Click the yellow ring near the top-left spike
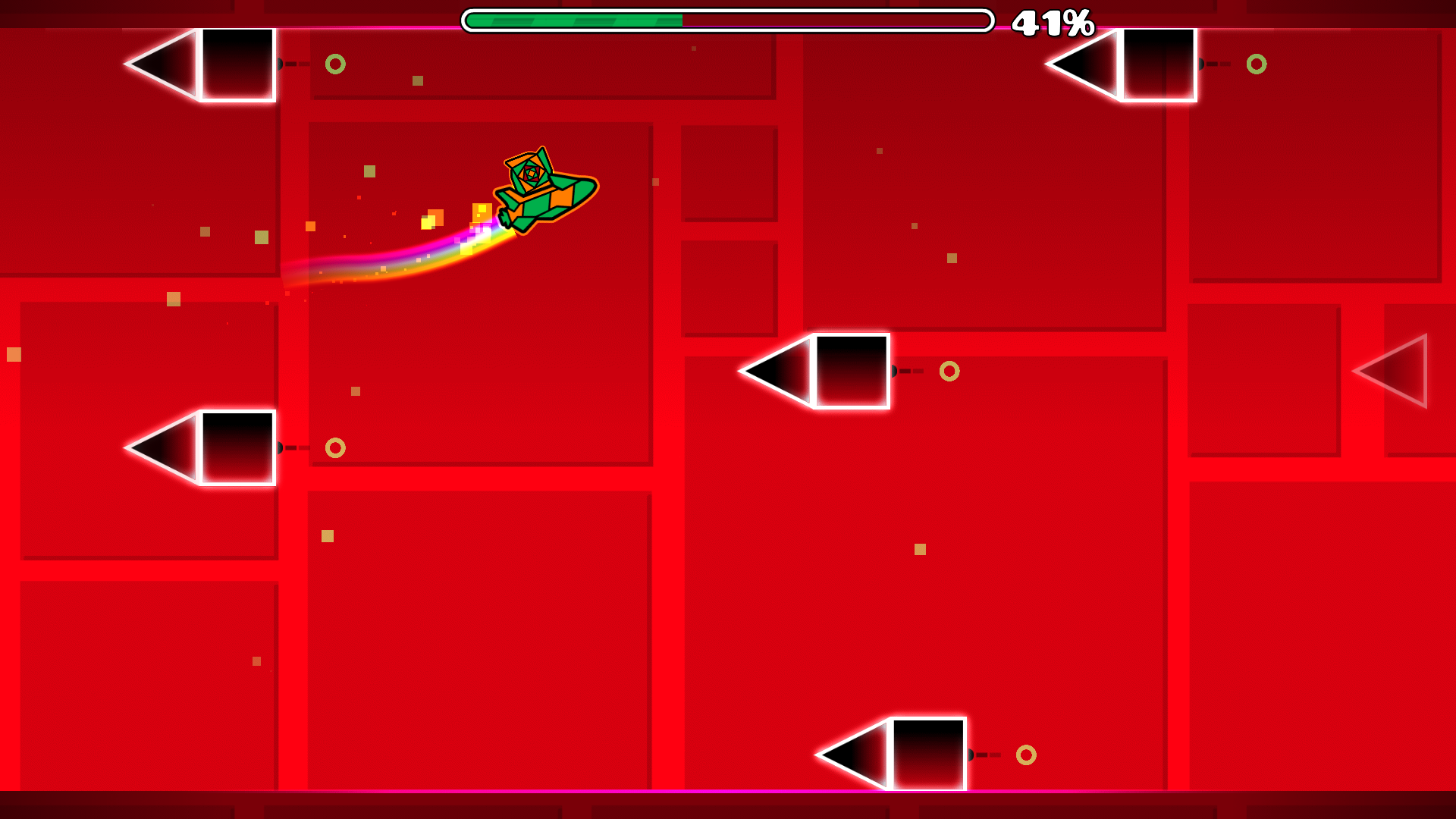1456x819 pixels. 334,64
